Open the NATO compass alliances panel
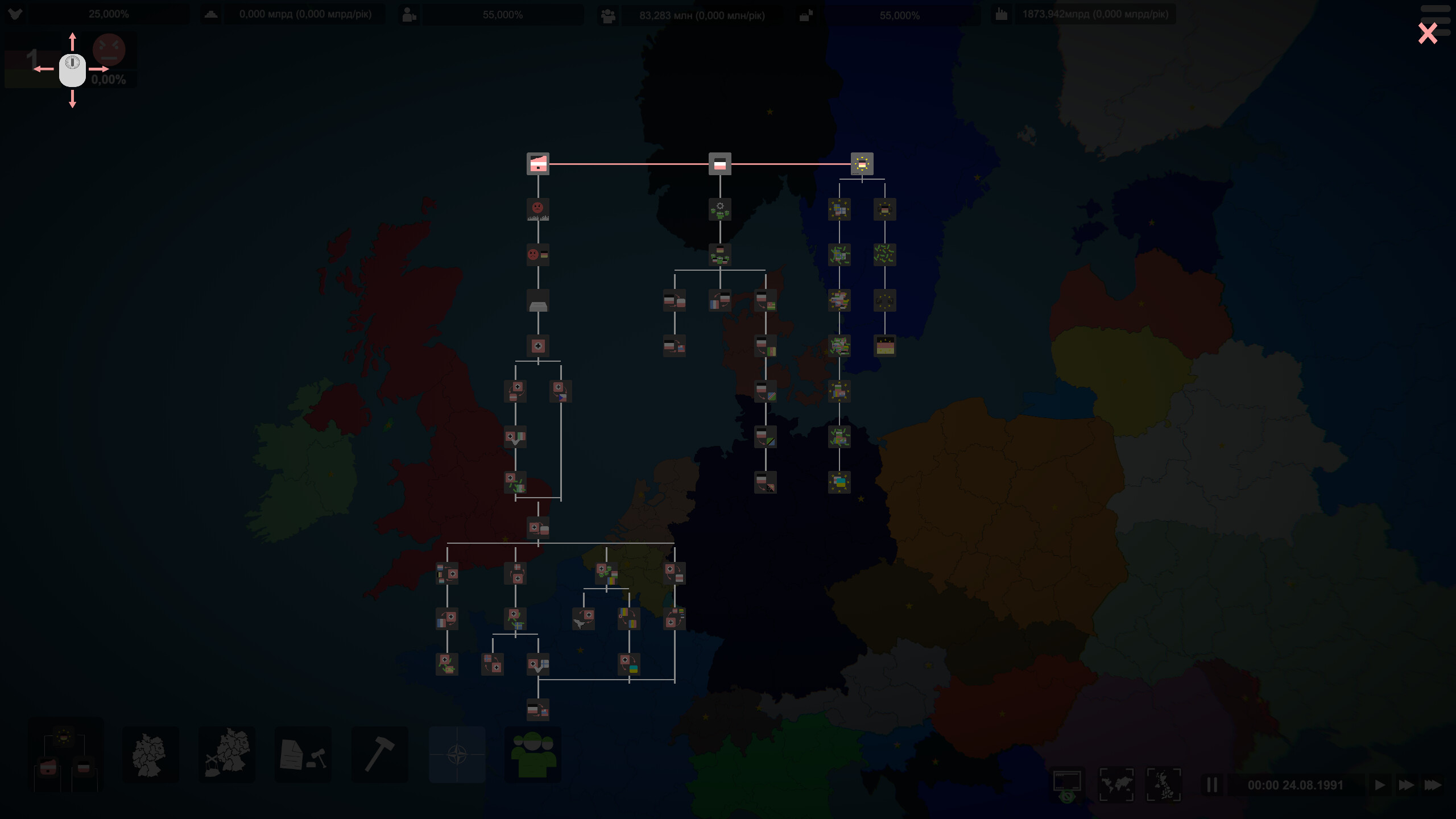Screen dimensions: 1456x819 (457, 755)
